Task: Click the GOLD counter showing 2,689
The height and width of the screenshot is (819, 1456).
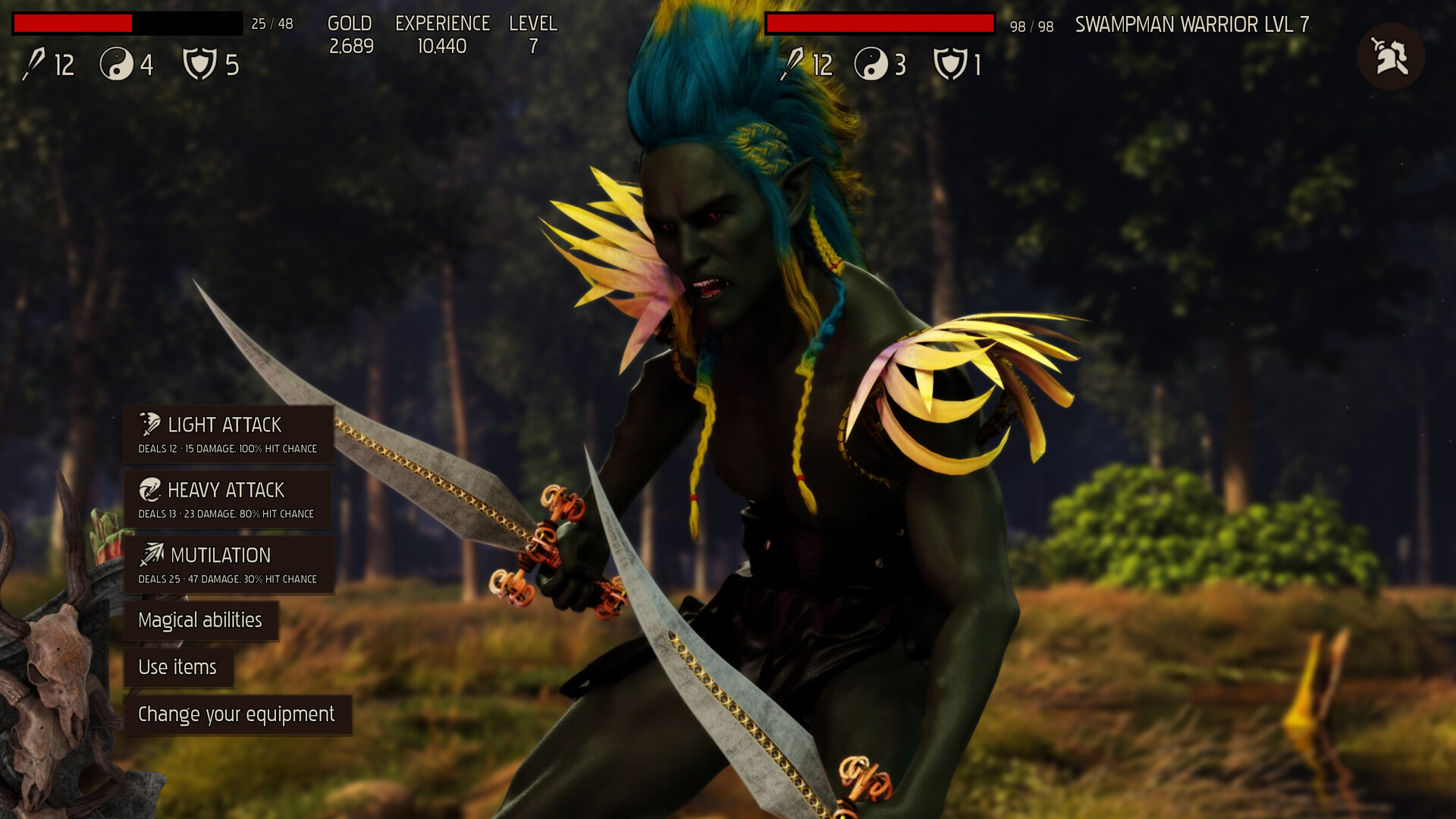Action: [x=350, y=34]
